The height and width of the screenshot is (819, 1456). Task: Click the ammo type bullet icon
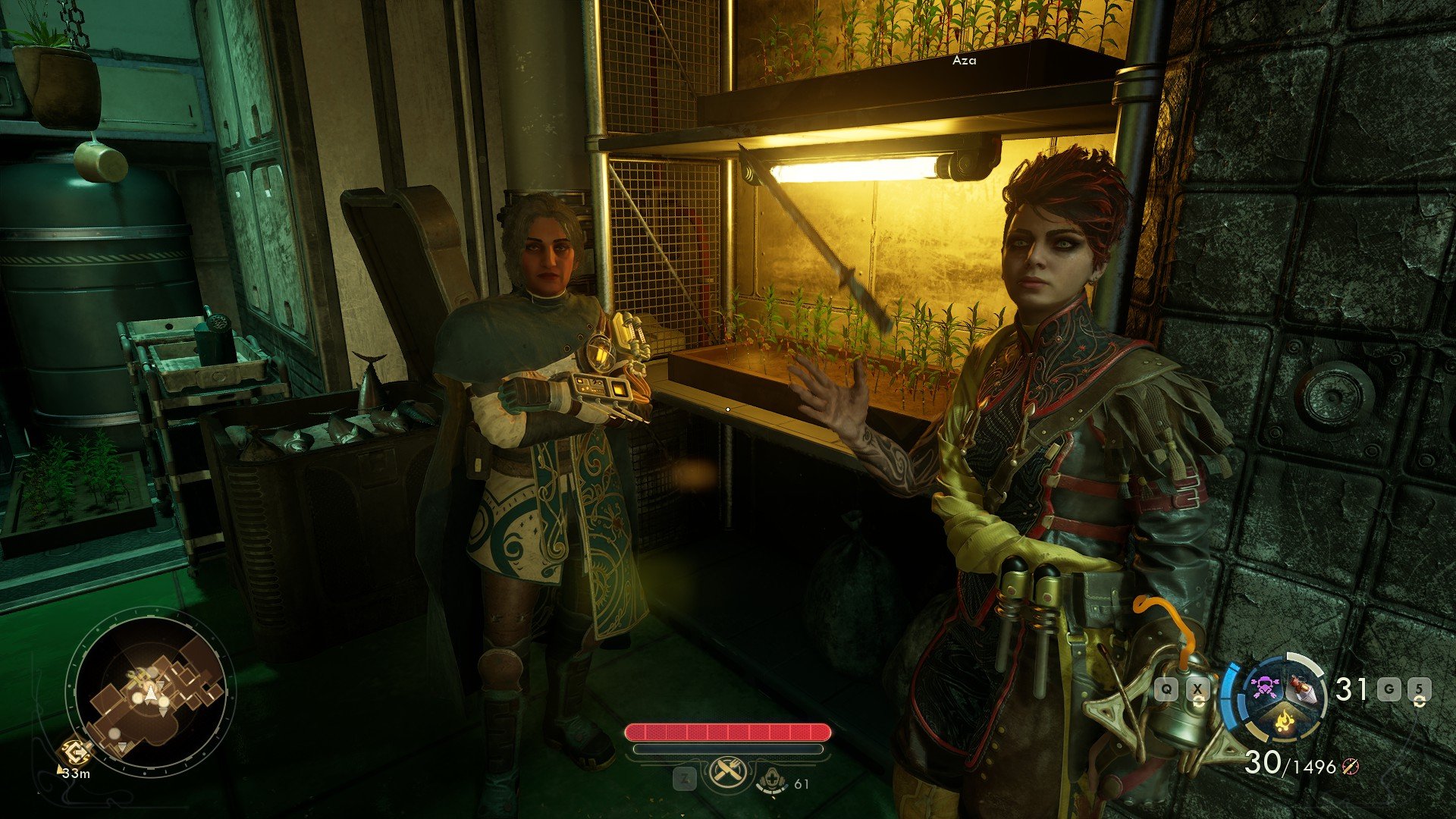pyautogui.click(x=1349, y=767)
